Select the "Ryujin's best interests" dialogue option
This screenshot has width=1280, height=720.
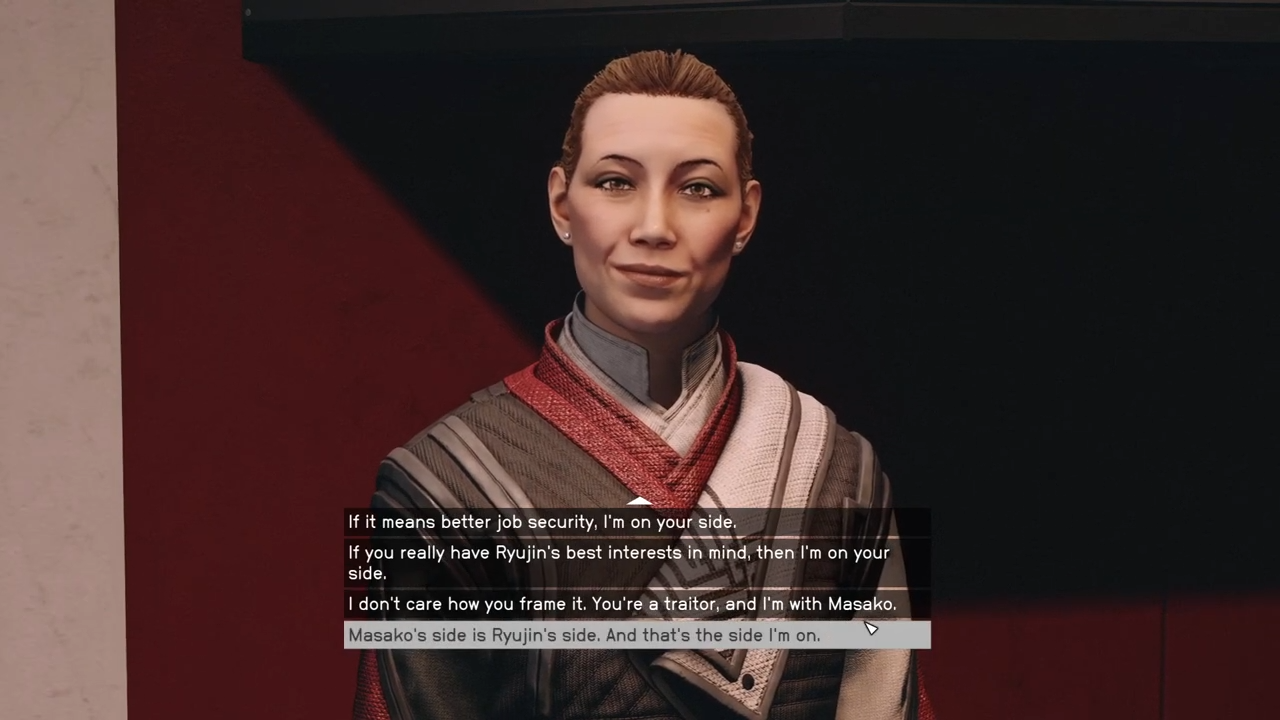click(618, 563)
